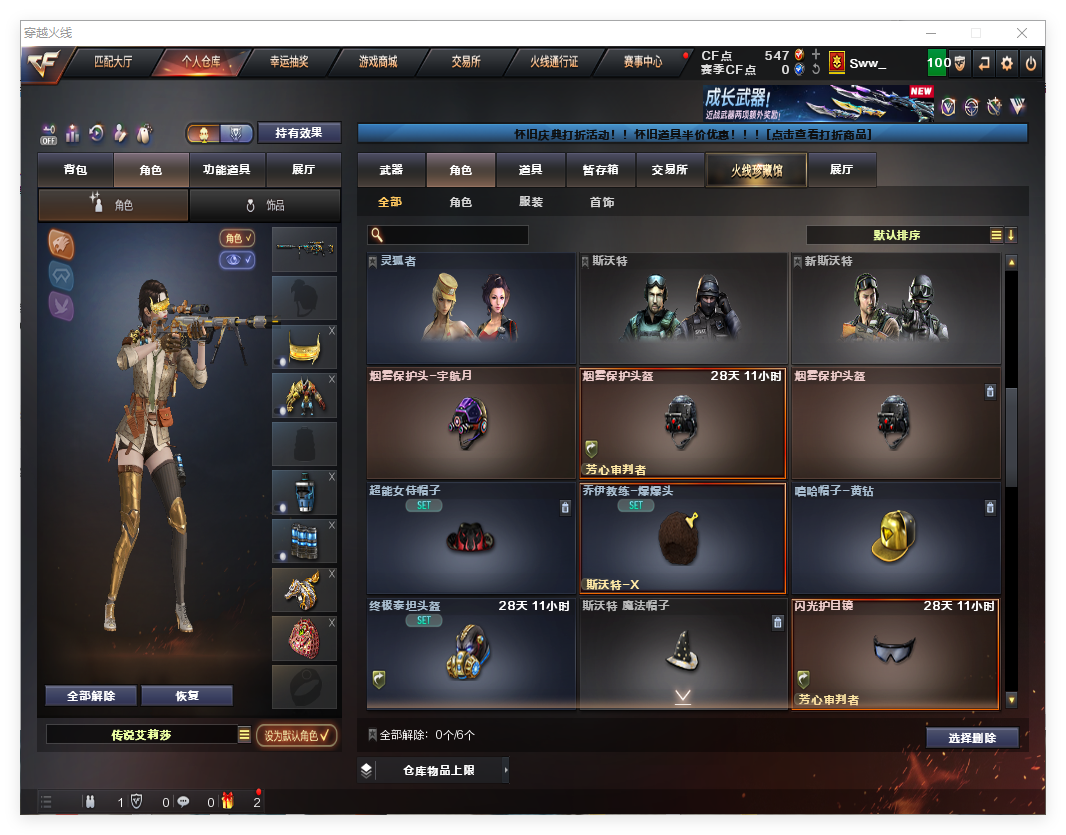This screenshot has width=1066, height=835.
Task: Choose the 闪光护目镜 goggles item
Action: pos(895,653)
